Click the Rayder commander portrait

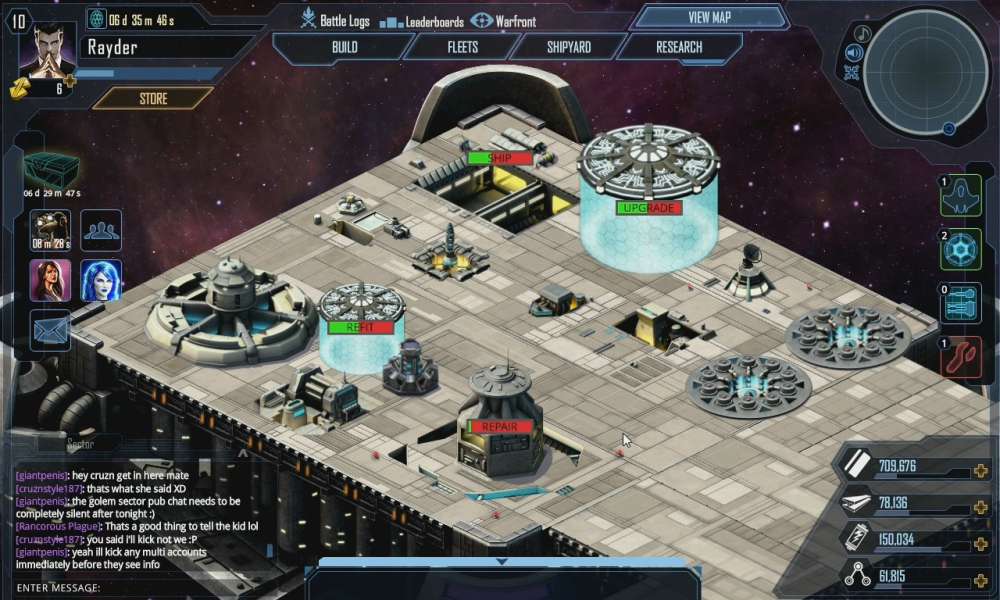(x=43, y=50)
